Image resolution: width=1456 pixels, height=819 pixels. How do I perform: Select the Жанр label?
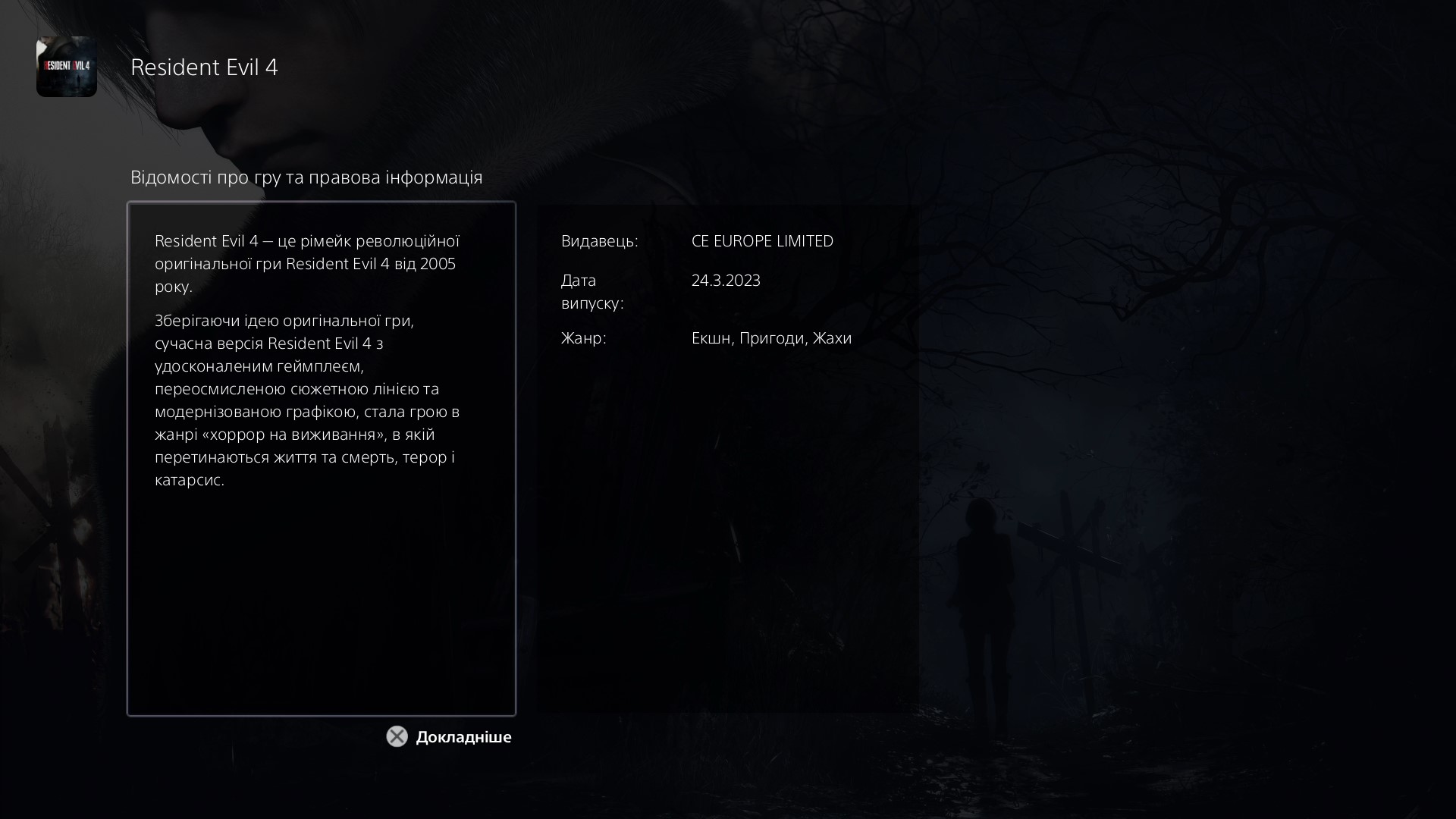(583, 338)
